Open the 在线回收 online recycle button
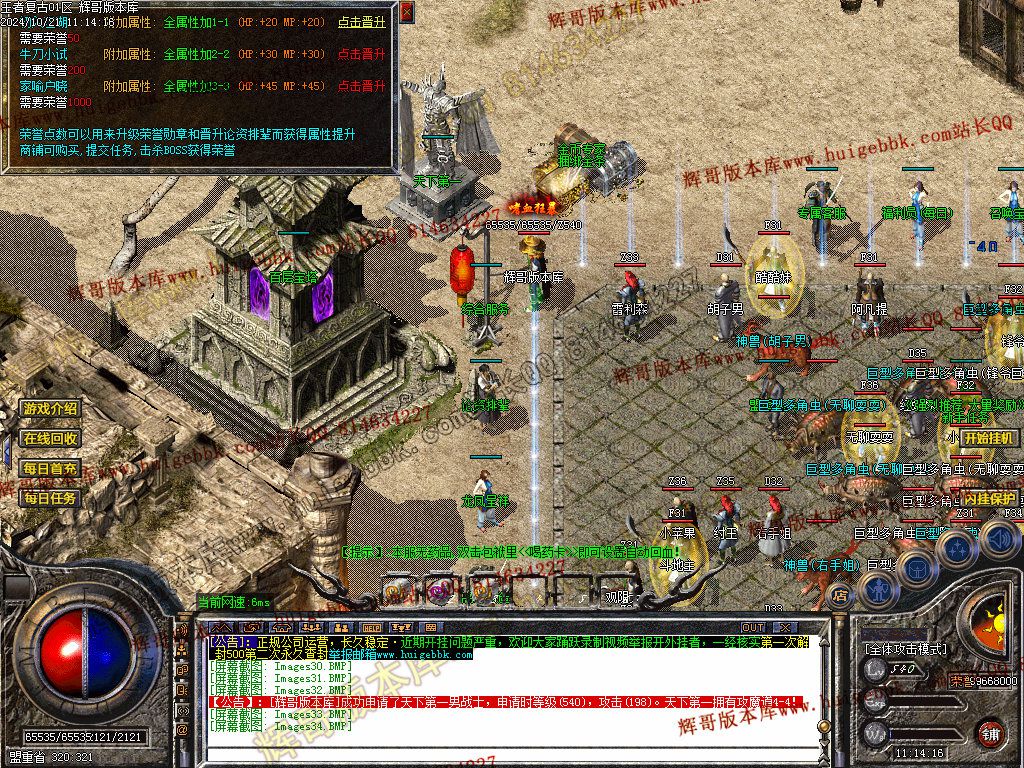 pyautogui.click(x=50, y=438)
